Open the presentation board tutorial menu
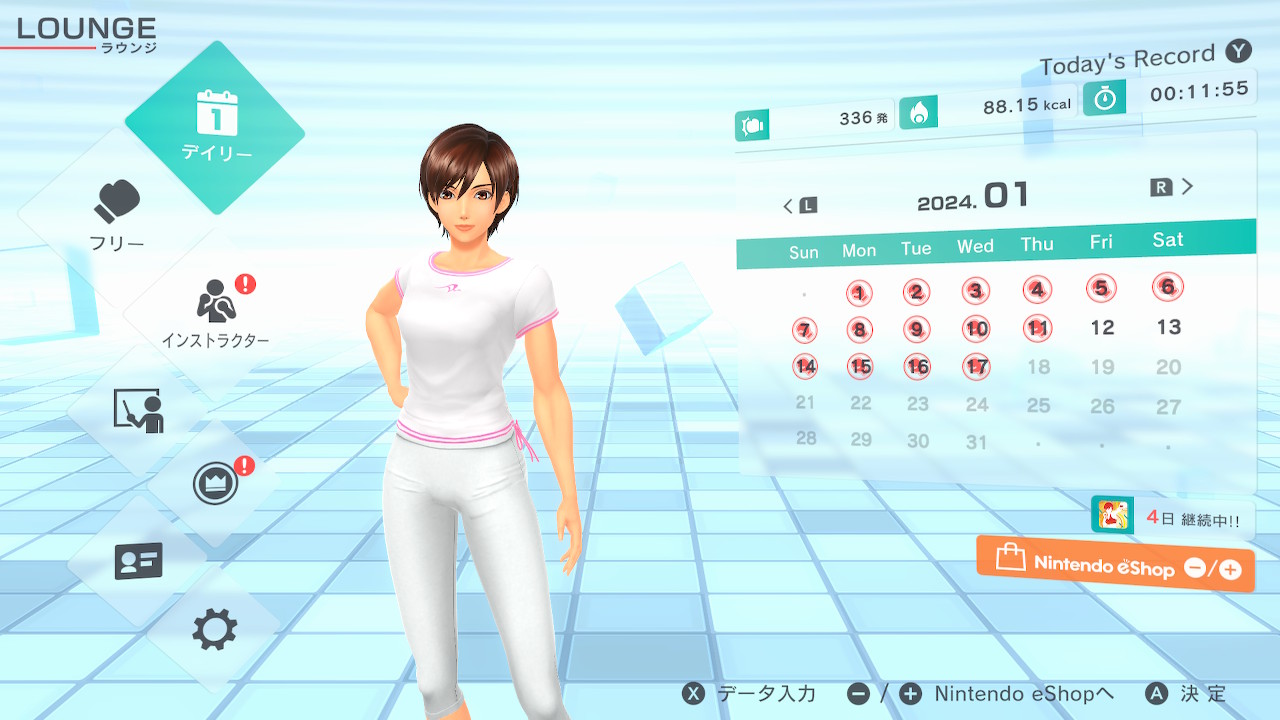This screenshot has height=720, width=1280. (x=138, y=410)
